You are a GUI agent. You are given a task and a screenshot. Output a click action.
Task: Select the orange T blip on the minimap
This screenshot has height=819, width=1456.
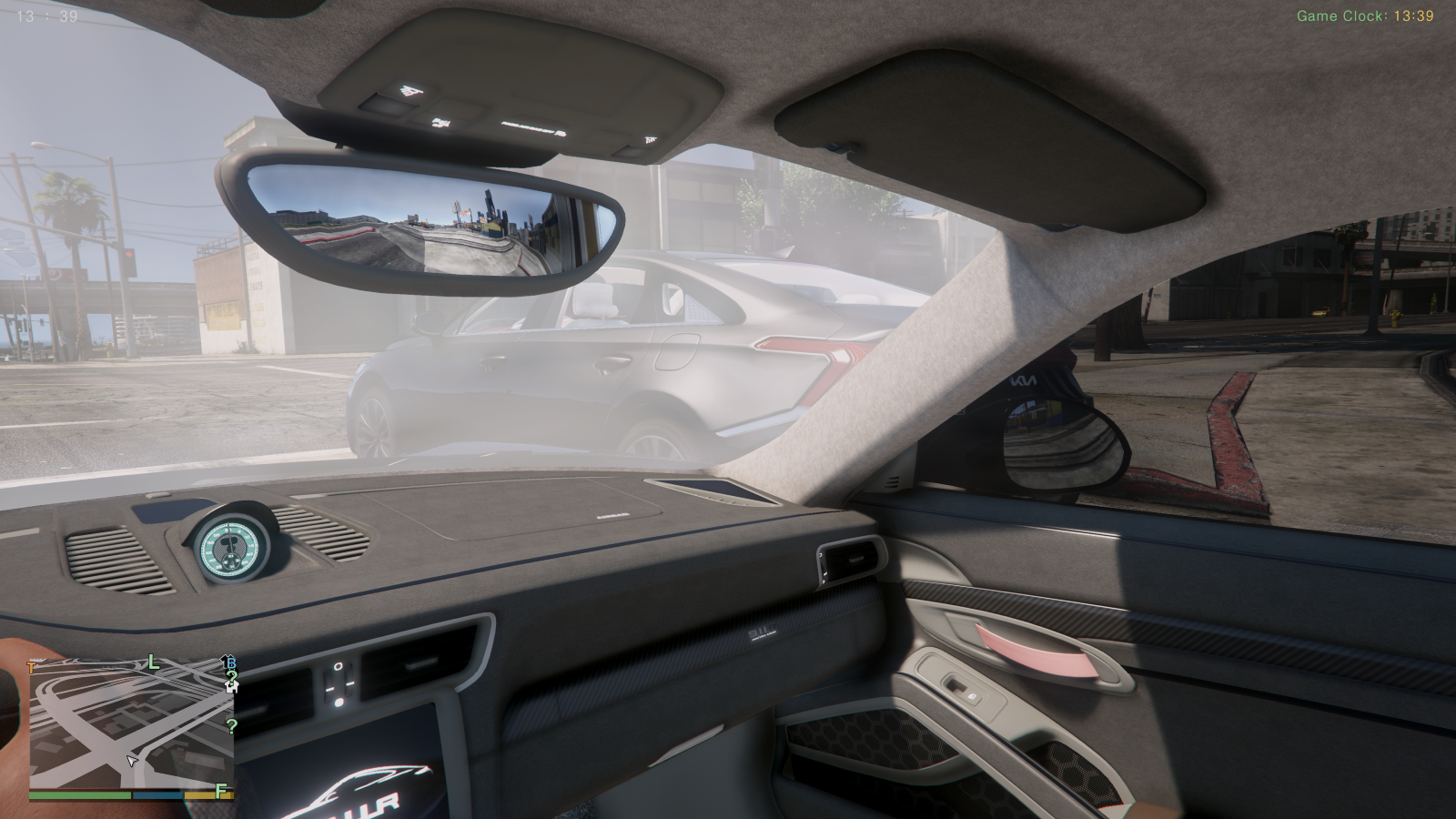point(31,666)
